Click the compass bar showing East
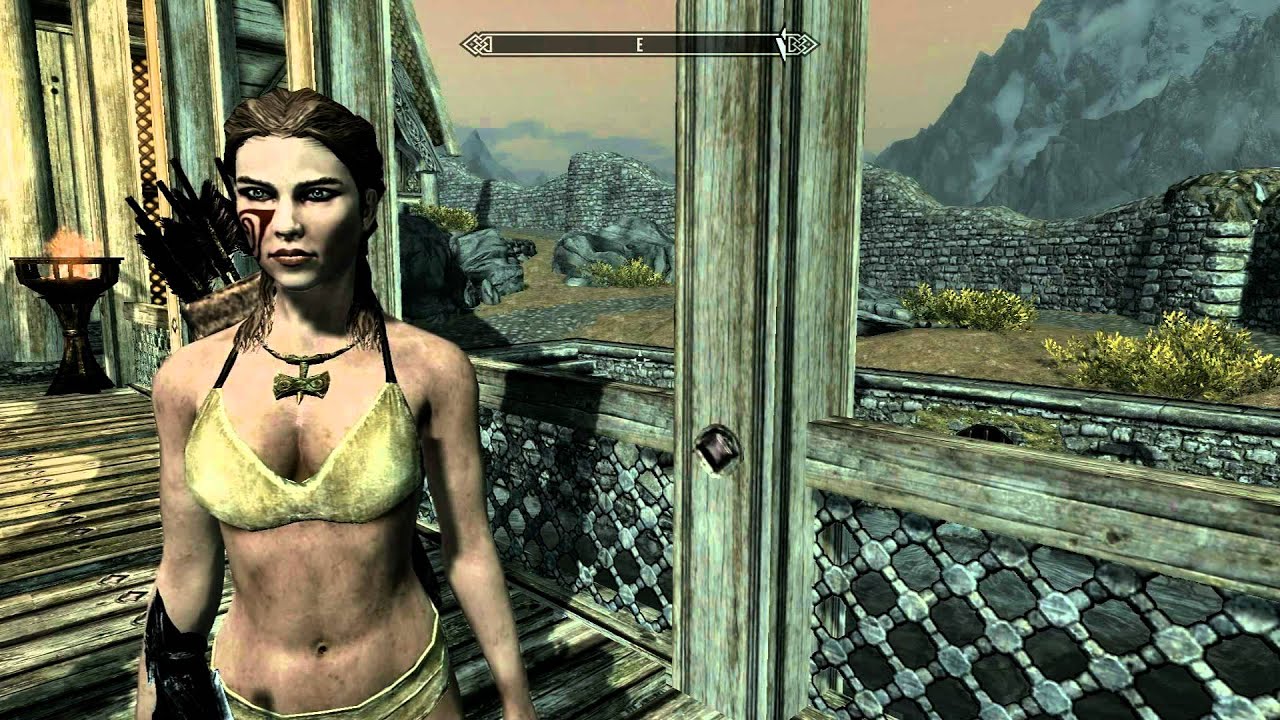This screenshot has width=1280, height=720. [638, 44]
